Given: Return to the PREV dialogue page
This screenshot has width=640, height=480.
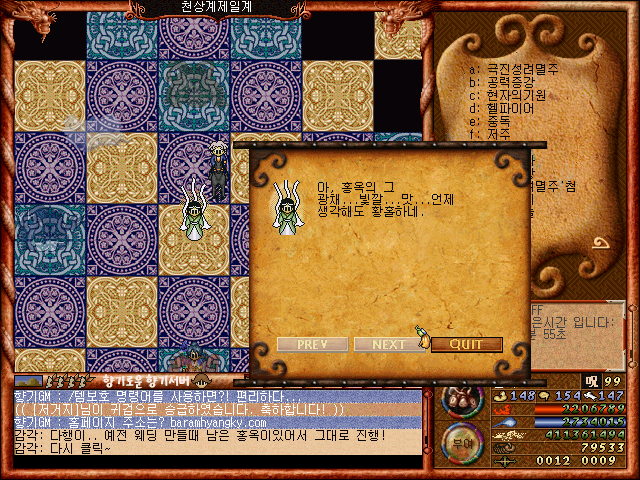Looking at the screenshot, I should [312, 344].
